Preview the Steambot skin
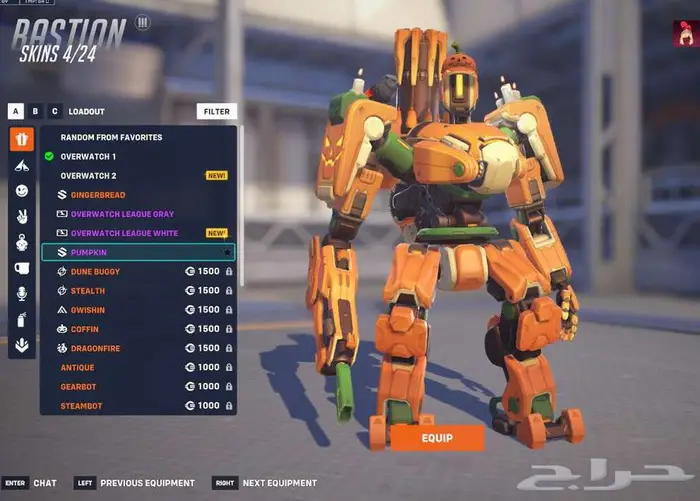The height and width of the screenshot is (501, 700). tap(82, 406)
